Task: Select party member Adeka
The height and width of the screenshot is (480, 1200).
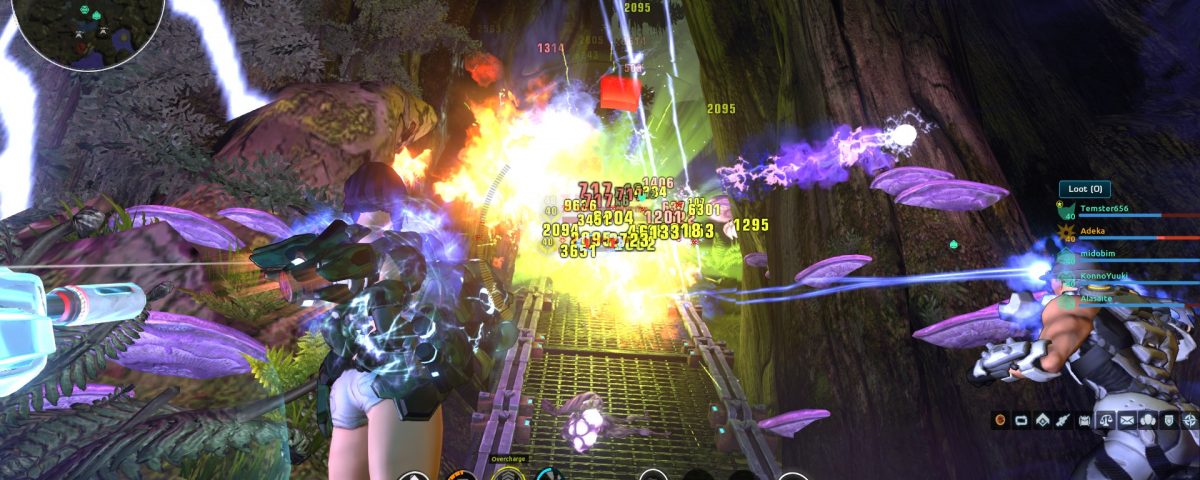Action: [x=1092, y=230]
